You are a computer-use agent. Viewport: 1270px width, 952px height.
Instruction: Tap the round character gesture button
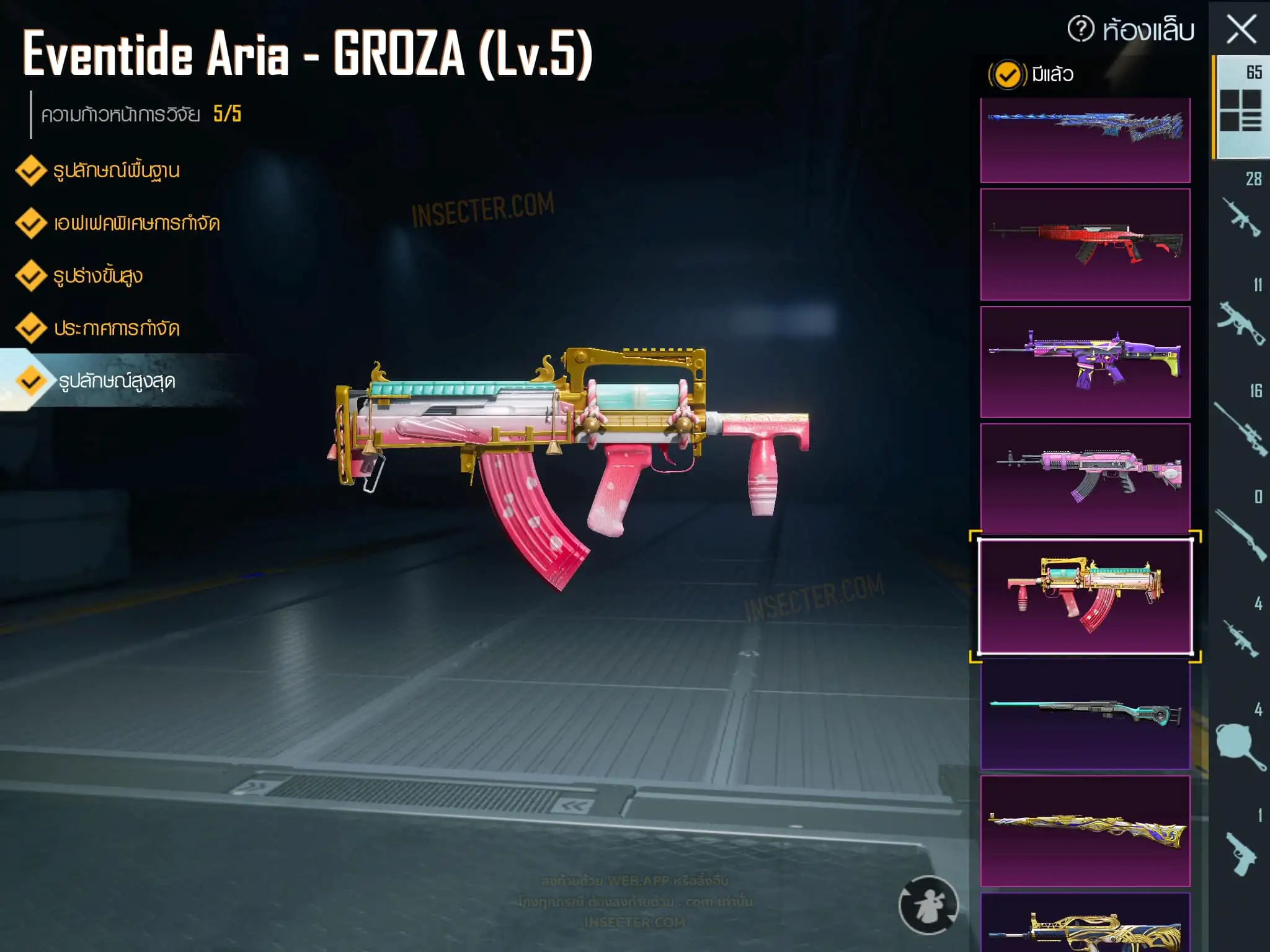pos(928,905)
